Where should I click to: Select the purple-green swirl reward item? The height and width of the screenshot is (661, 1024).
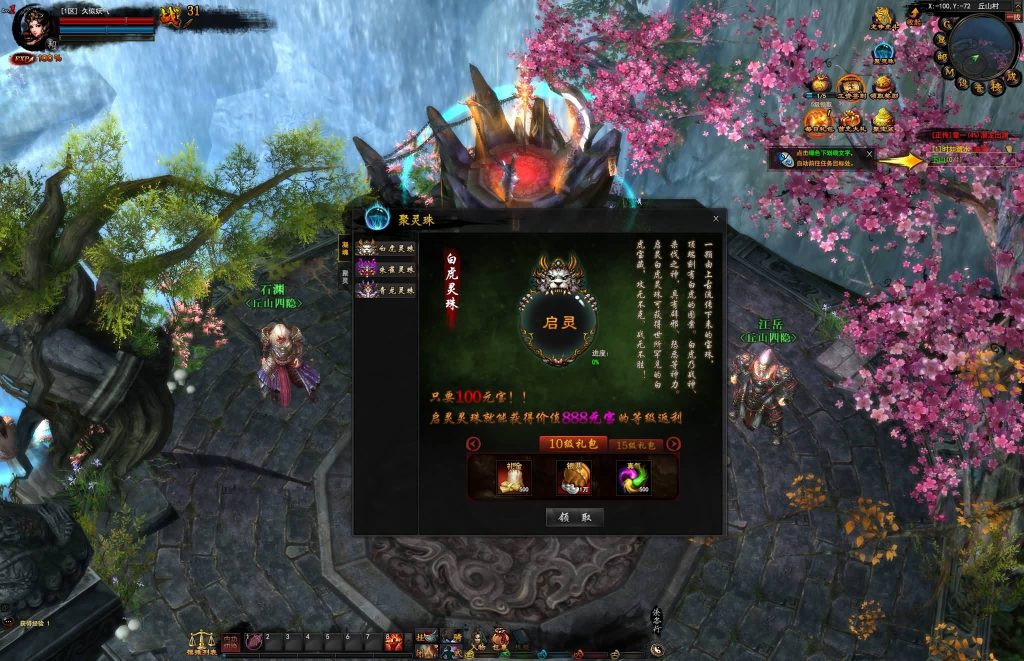coord(631,478)
